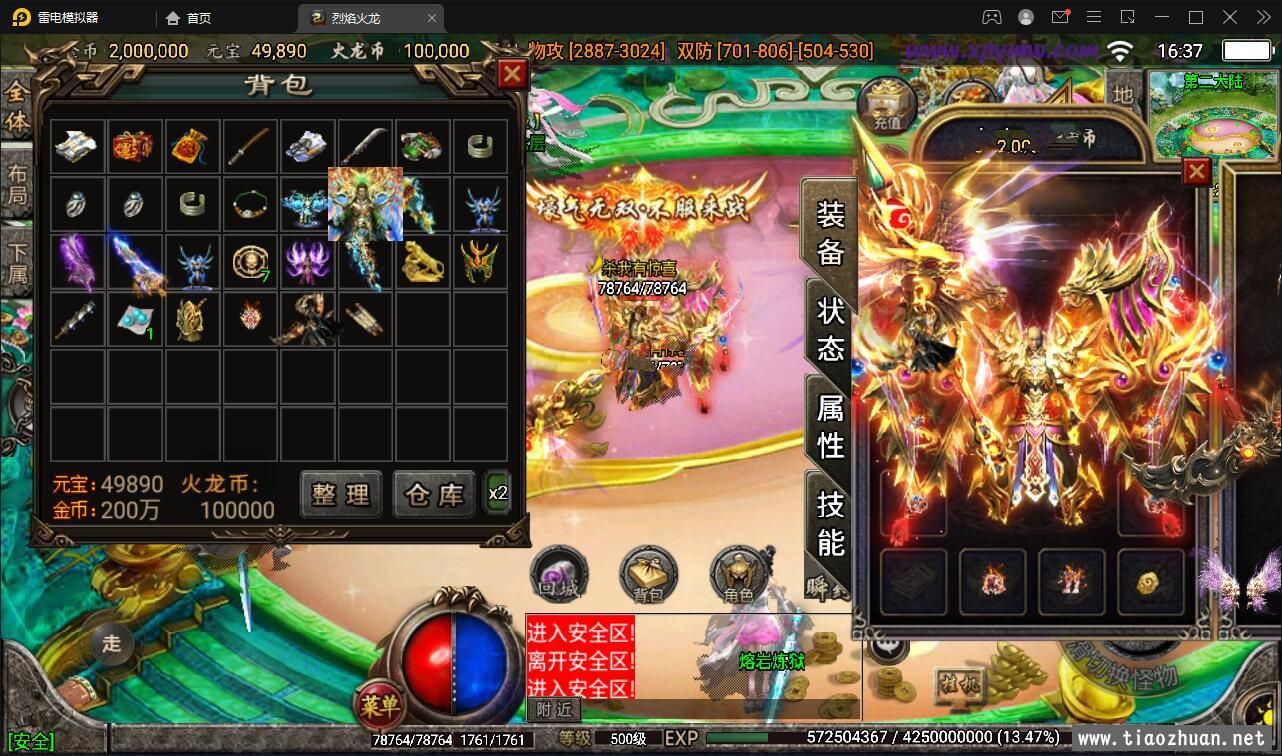
Task: Click the 整理 sort button
Action: click(x=341, y=494)
